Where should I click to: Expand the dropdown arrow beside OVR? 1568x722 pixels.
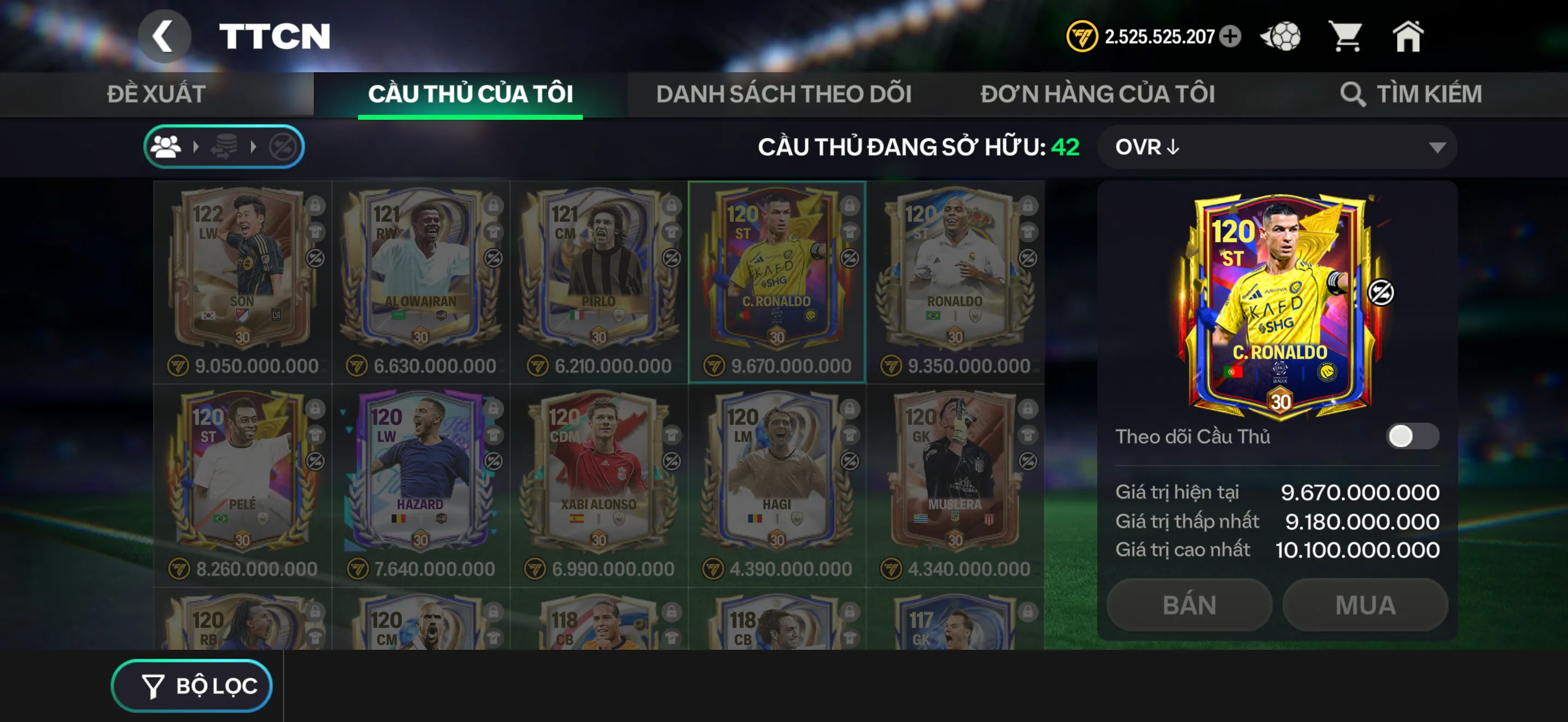coord(1438,147)
